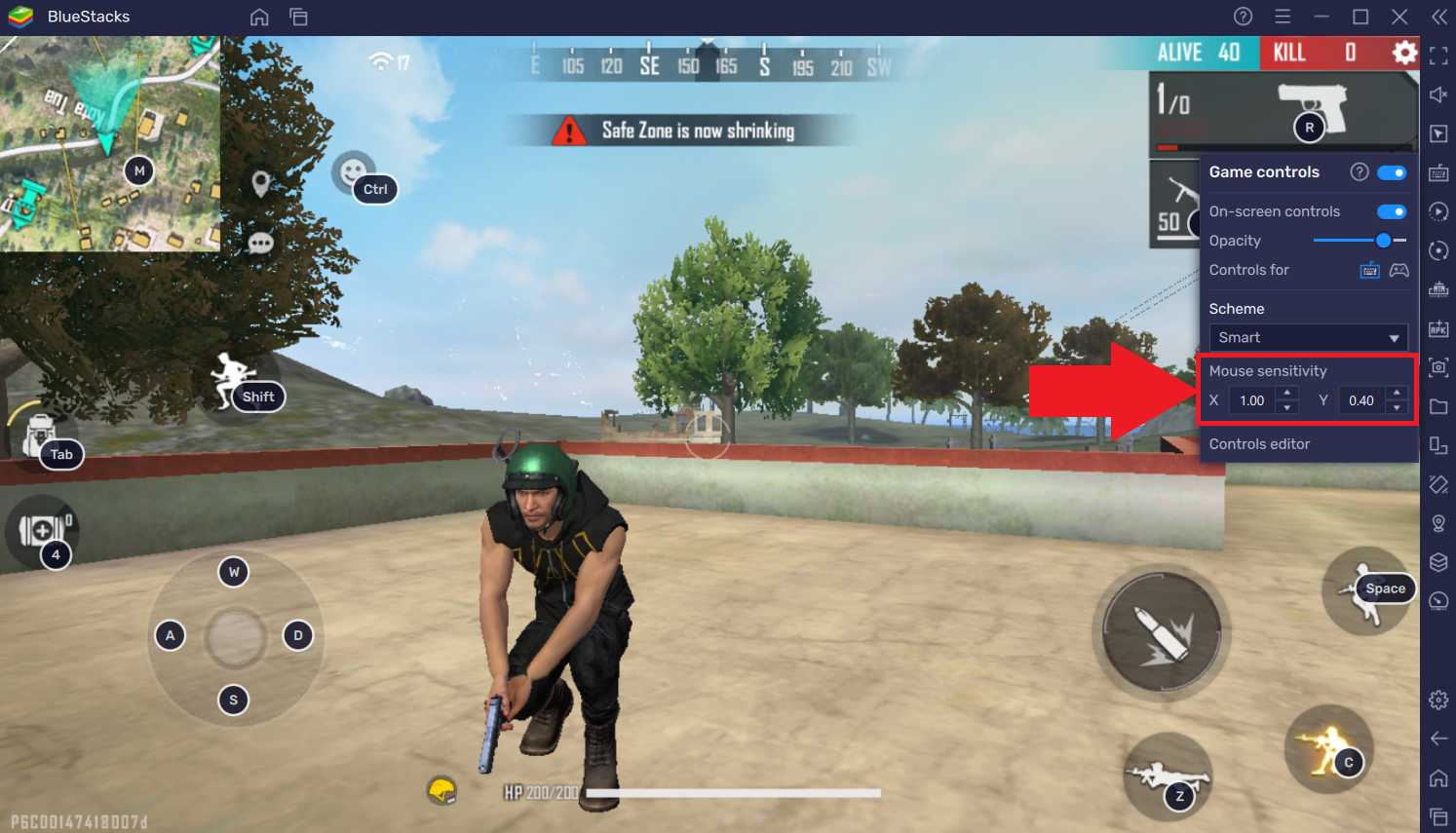Increase X mouse sensitivity with up arrow

pos(1286,394)
